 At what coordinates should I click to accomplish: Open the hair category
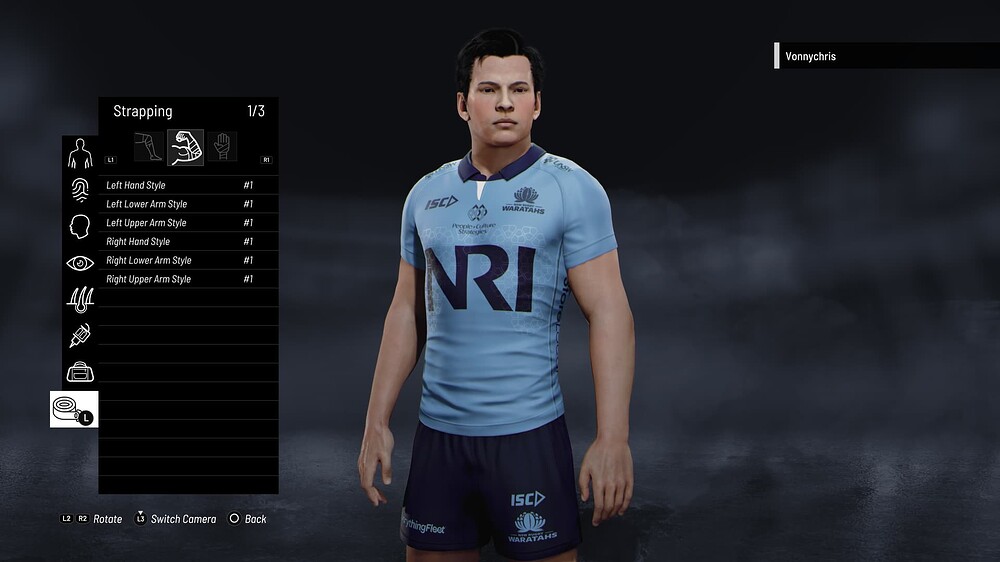coord(80,299)
